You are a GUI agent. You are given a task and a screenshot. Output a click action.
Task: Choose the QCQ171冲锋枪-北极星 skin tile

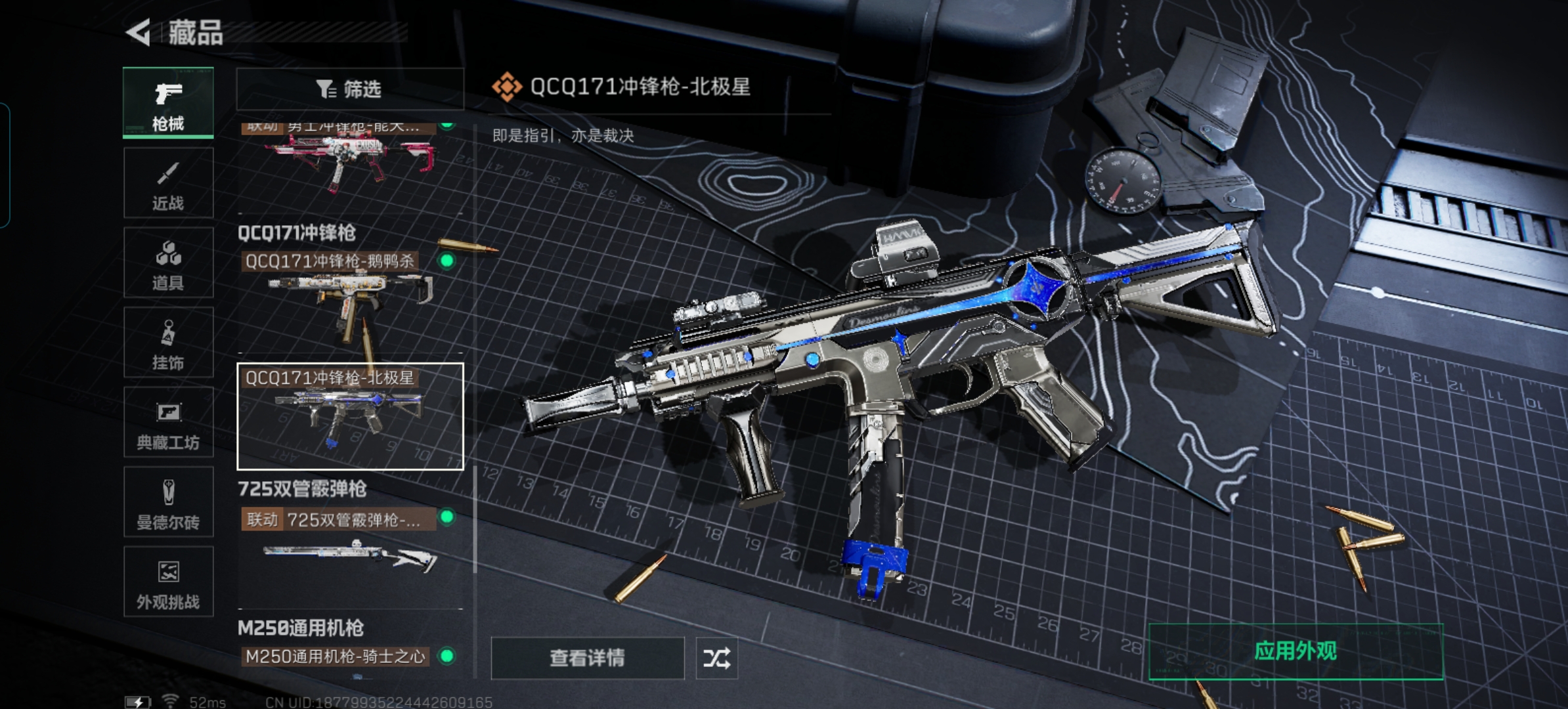pos(349,416)
